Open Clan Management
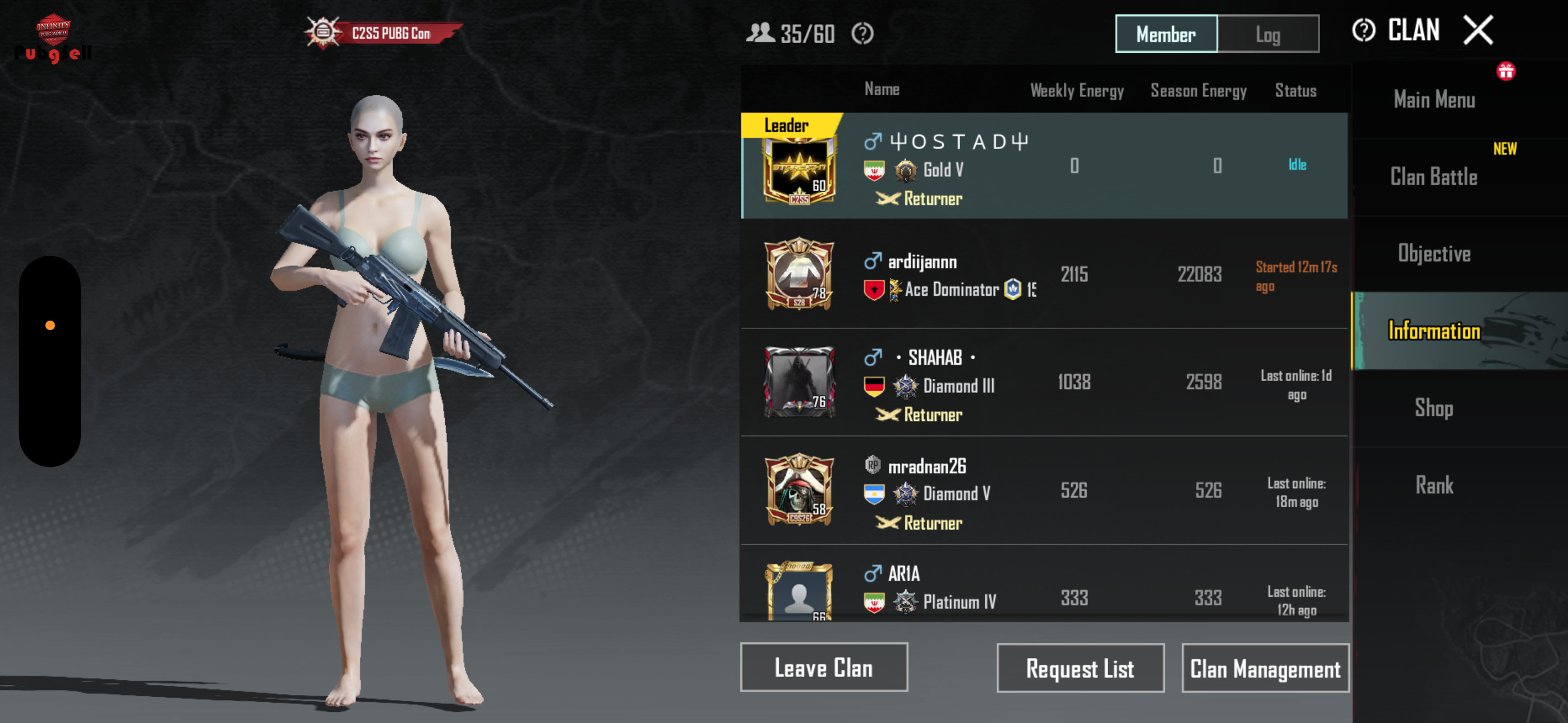Screen dimensions: 1568x723 tap(1265, 668)
